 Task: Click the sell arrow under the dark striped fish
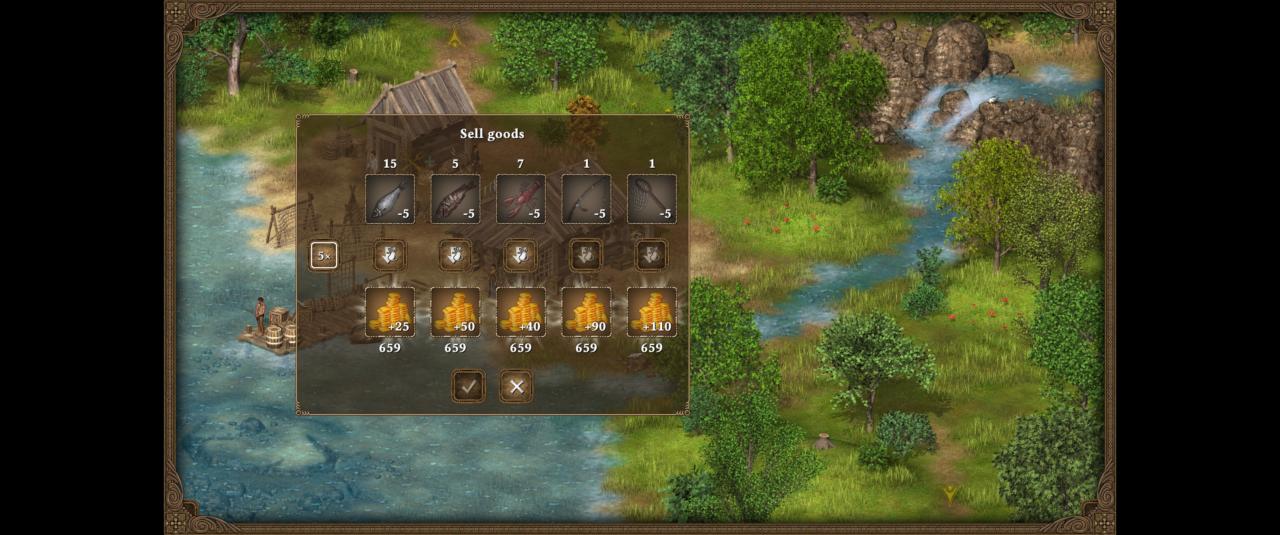[455, 255]
